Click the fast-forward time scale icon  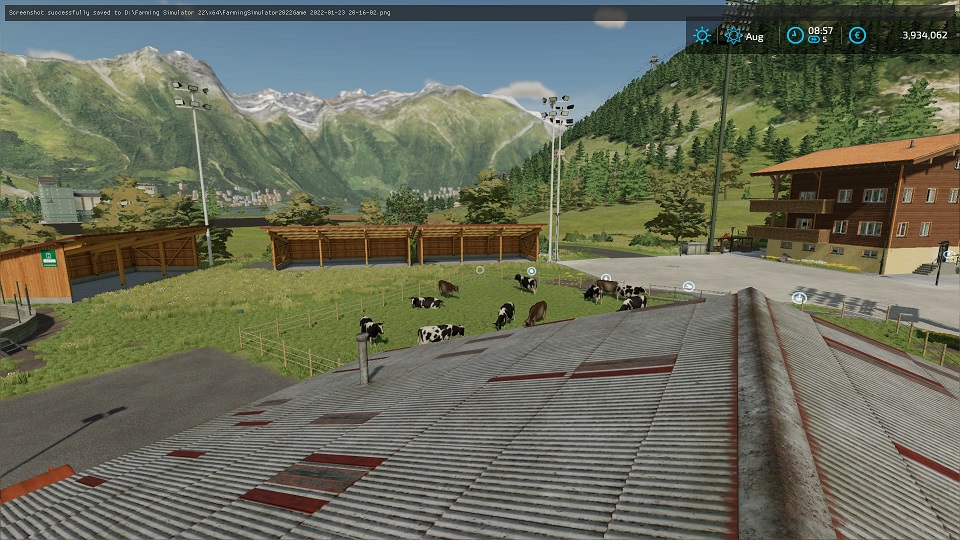[x=814, y=41]
